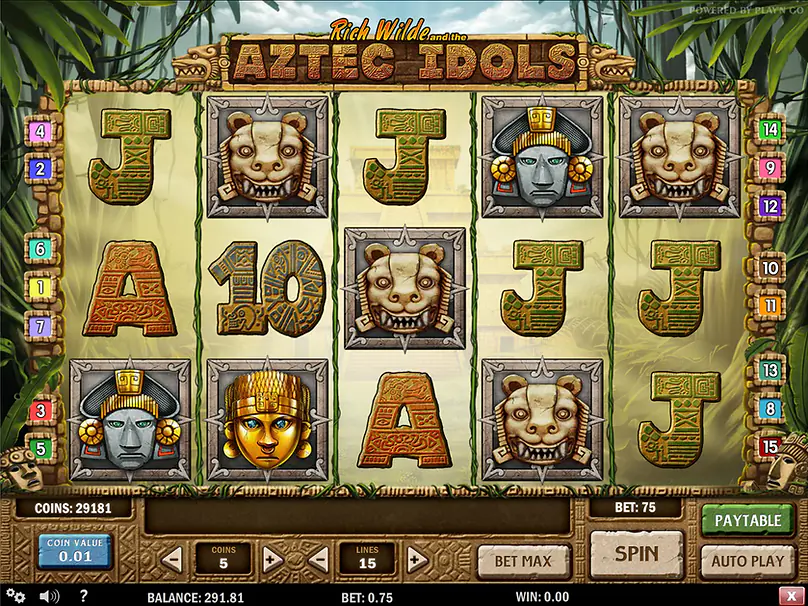Select payline marker 12
The width and height of the screenshot is (808, 606).
tap(770, 207)
